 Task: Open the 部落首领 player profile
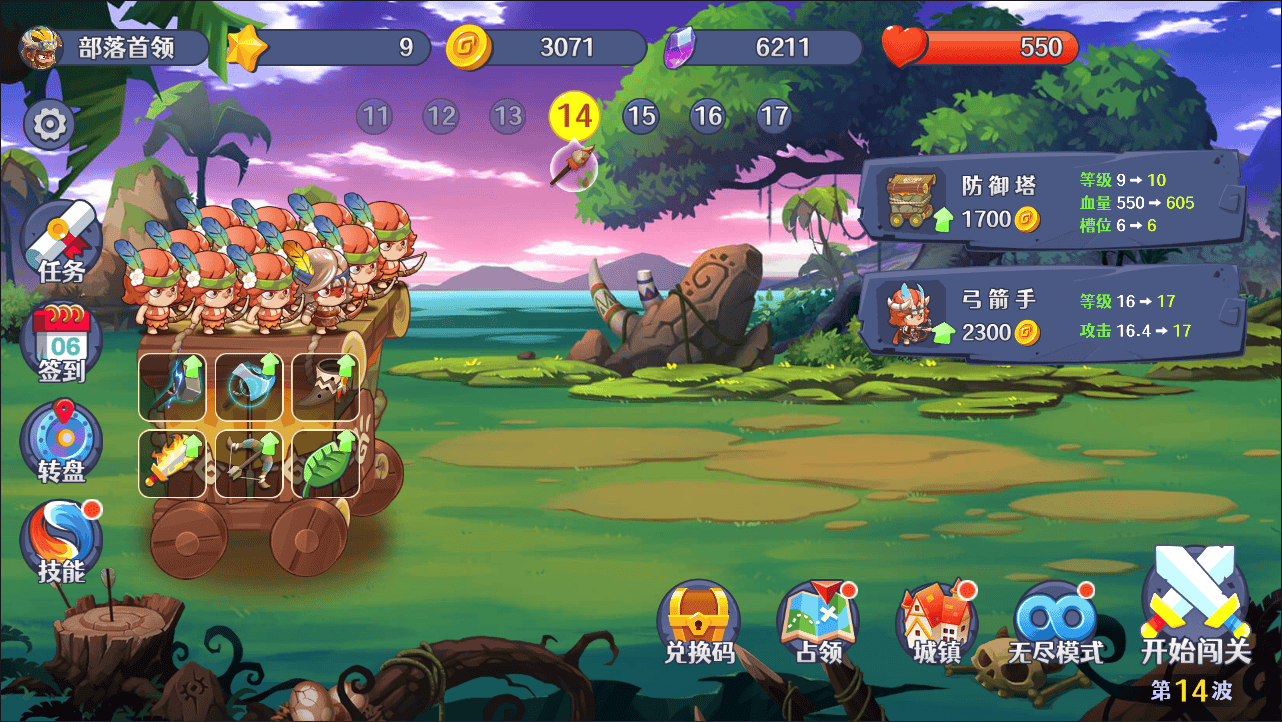pos(112,47)
